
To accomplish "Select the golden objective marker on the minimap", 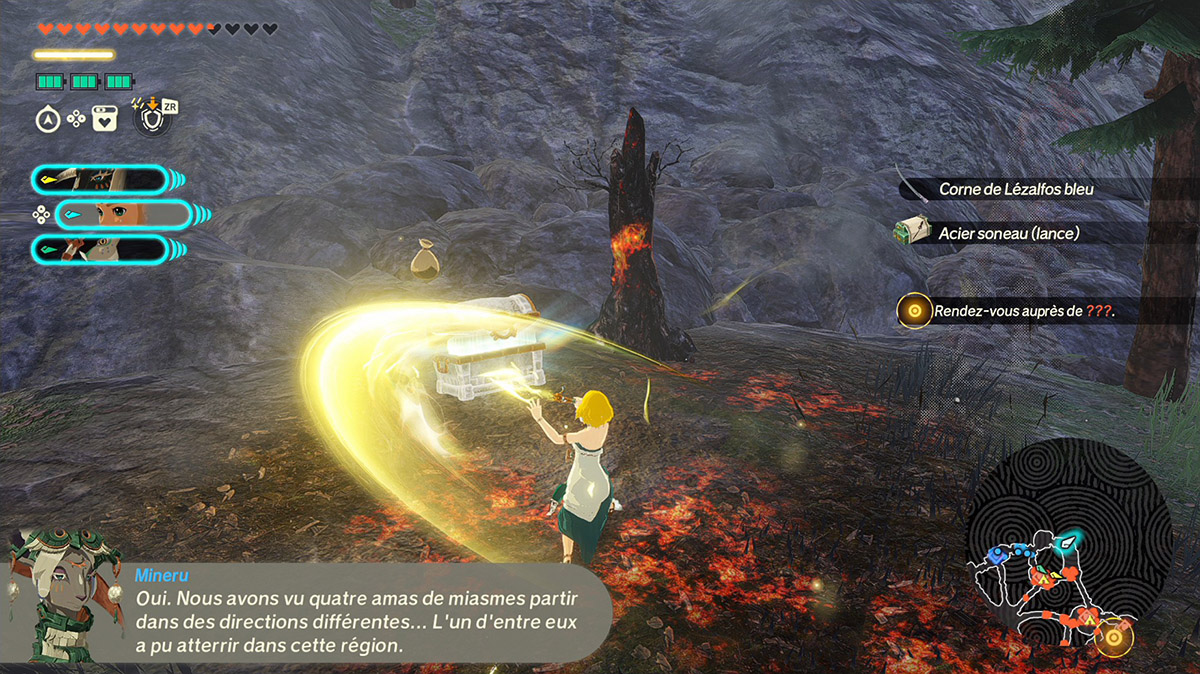I will click(1113, 637).
